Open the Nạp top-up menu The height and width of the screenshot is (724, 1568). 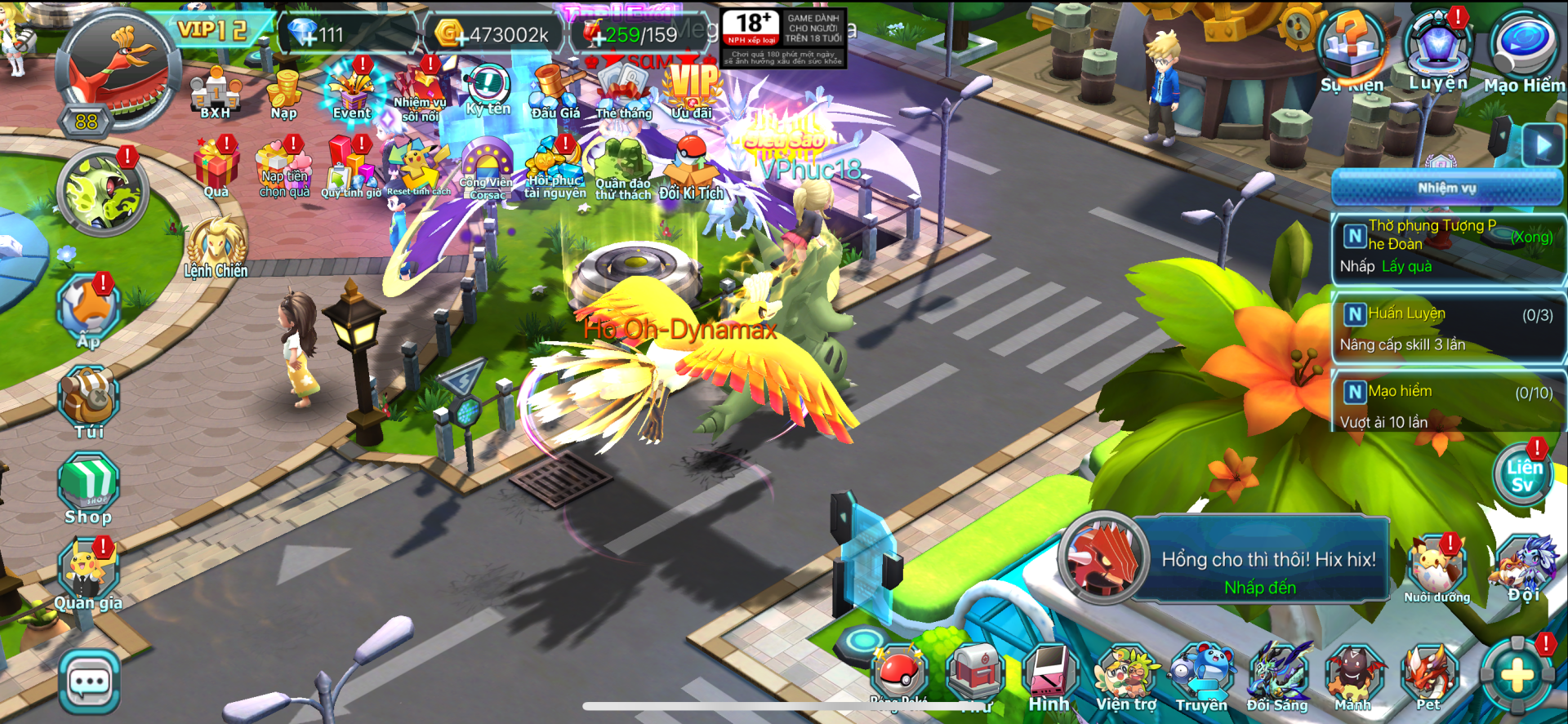click(284, 91)
